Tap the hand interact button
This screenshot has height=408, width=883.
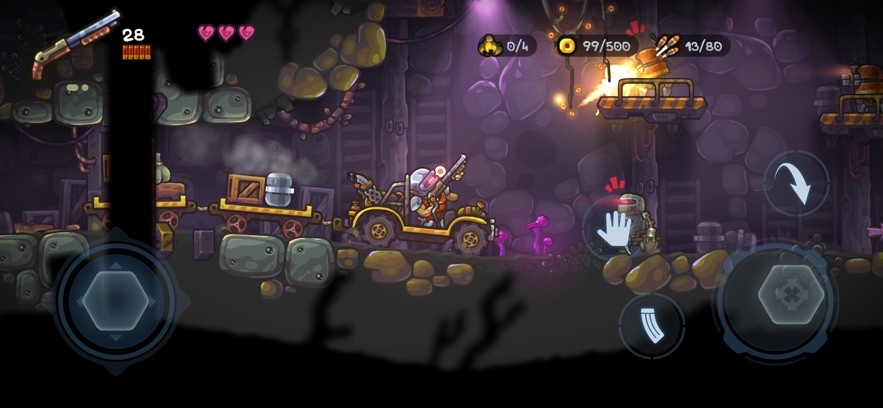(x=614, y=227)
